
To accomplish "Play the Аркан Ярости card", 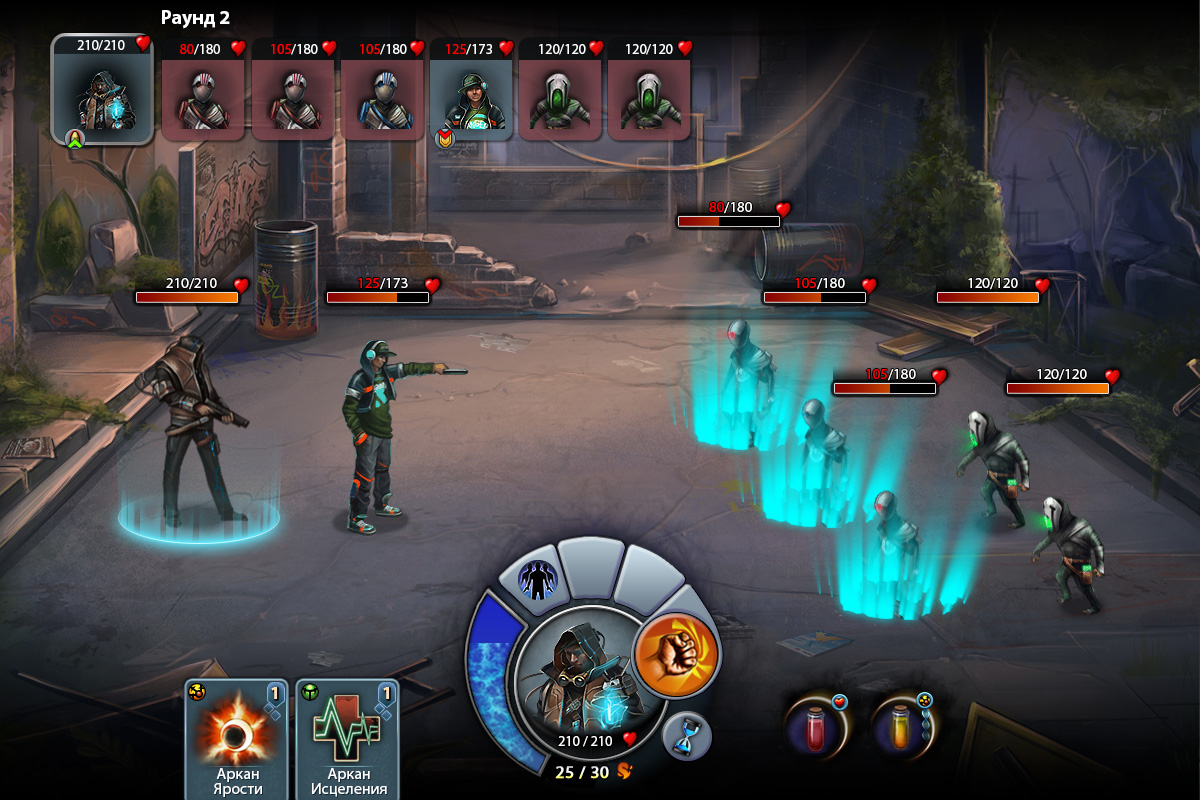I will pyautogui.click(x=236, y=738).
